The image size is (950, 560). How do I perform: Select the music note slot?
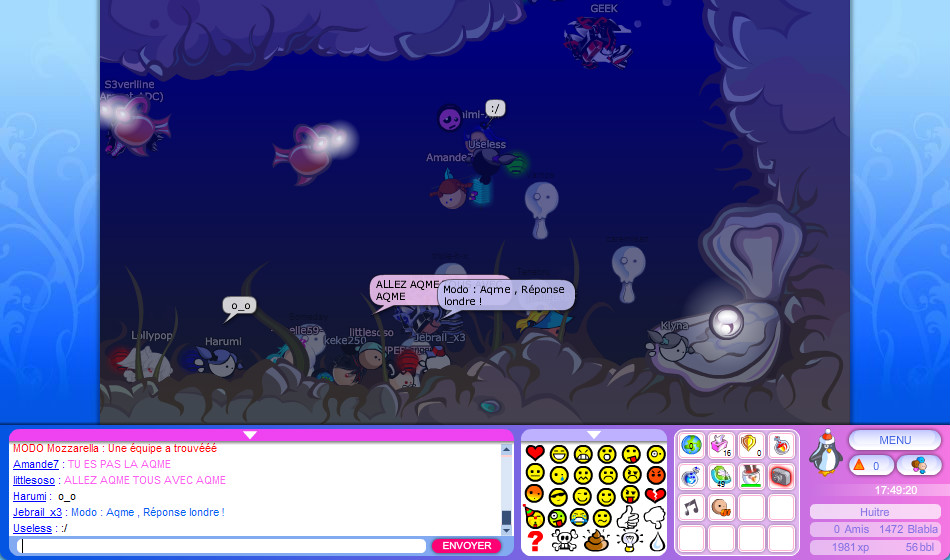[691, 507]
